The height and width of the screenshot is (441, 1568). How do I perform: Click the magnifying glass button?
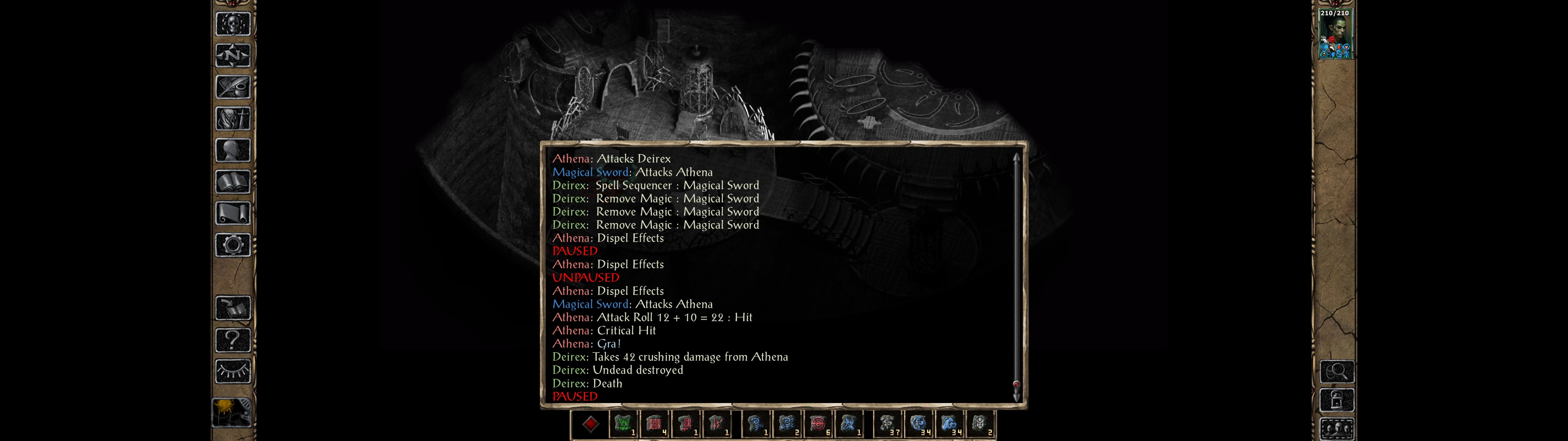(1337, 371)
